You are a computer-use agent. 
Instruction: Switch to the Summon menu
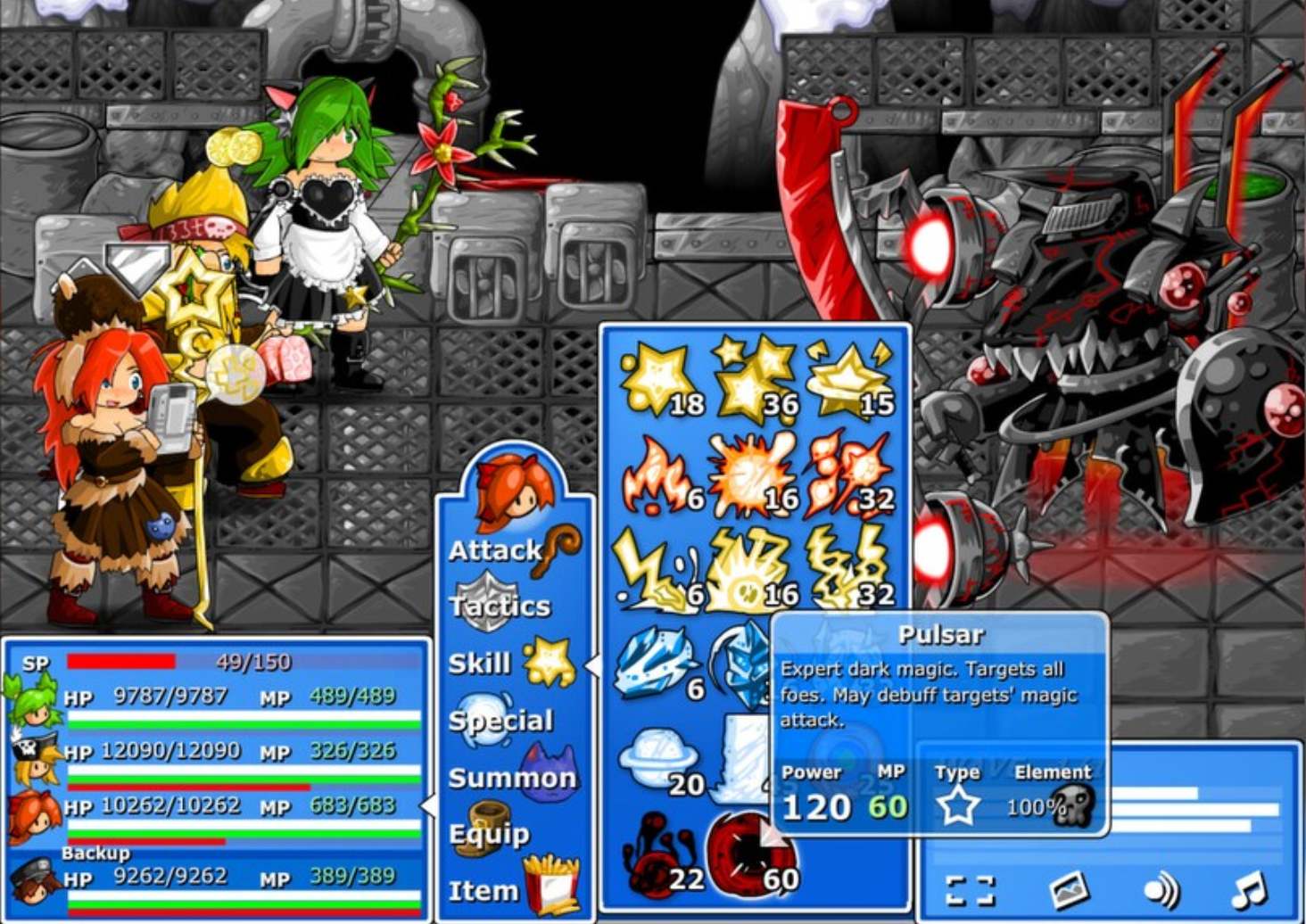[508, 778]
